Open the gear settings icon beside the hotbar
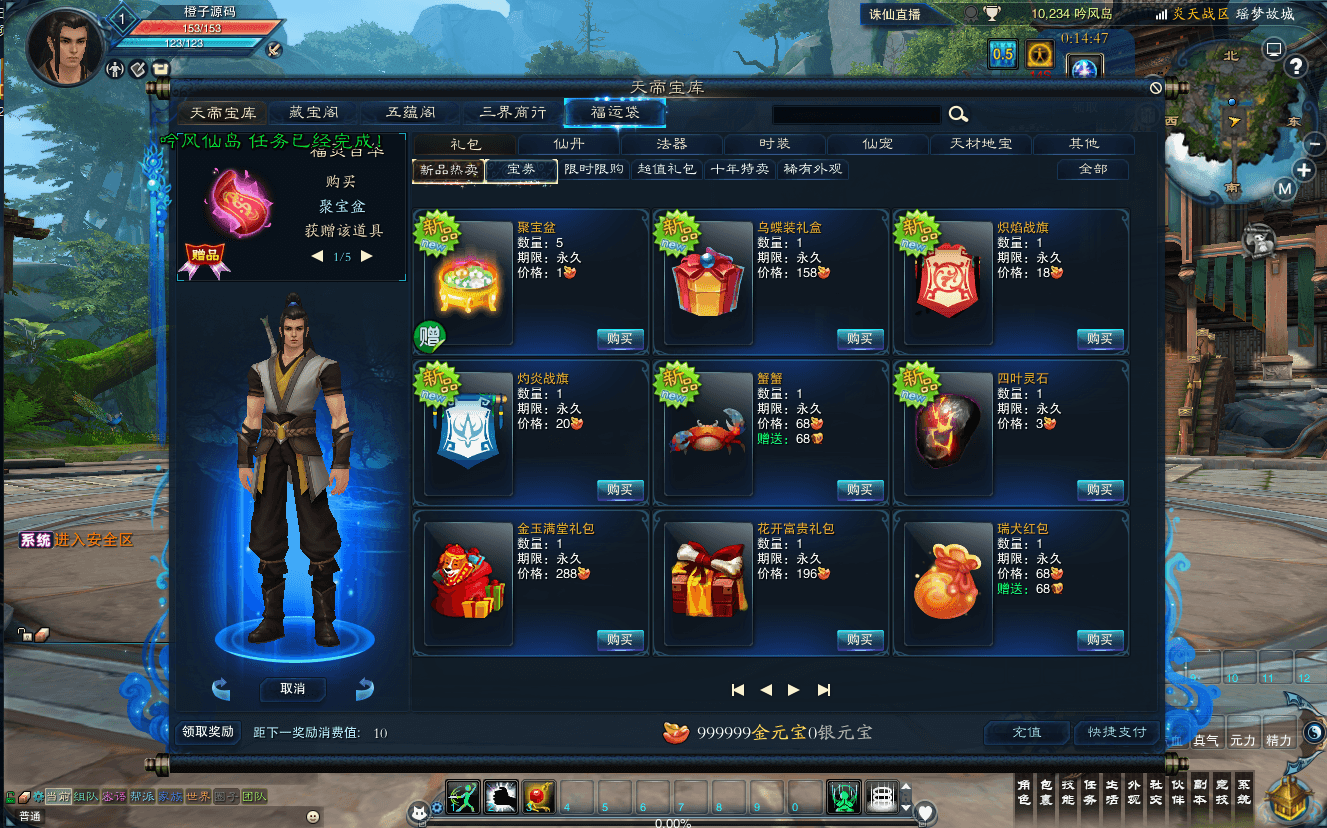The image size is (1327, 828). pos(437,808)
